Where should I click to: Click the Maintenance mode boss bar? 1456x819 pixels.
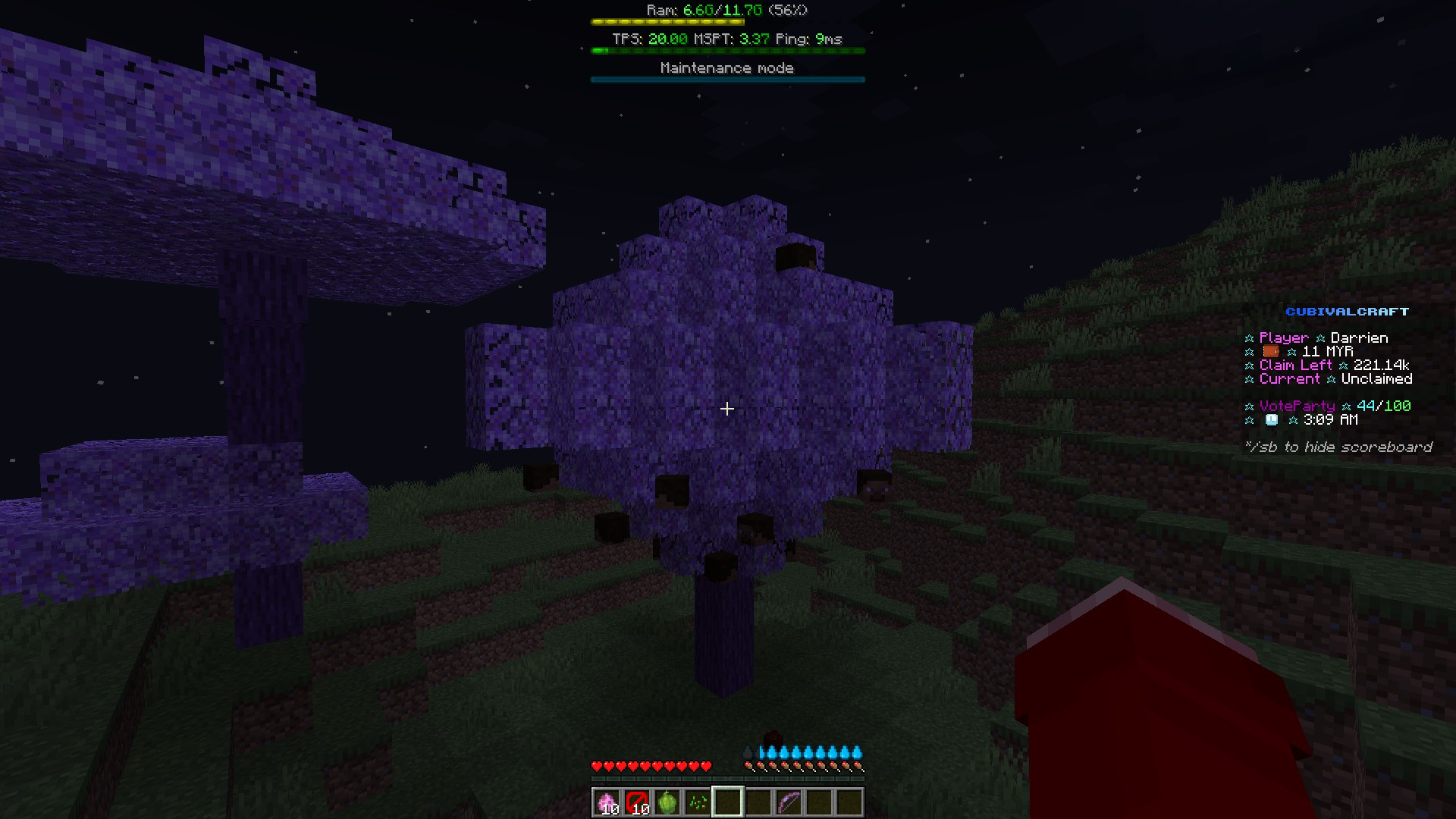(726, 78)
